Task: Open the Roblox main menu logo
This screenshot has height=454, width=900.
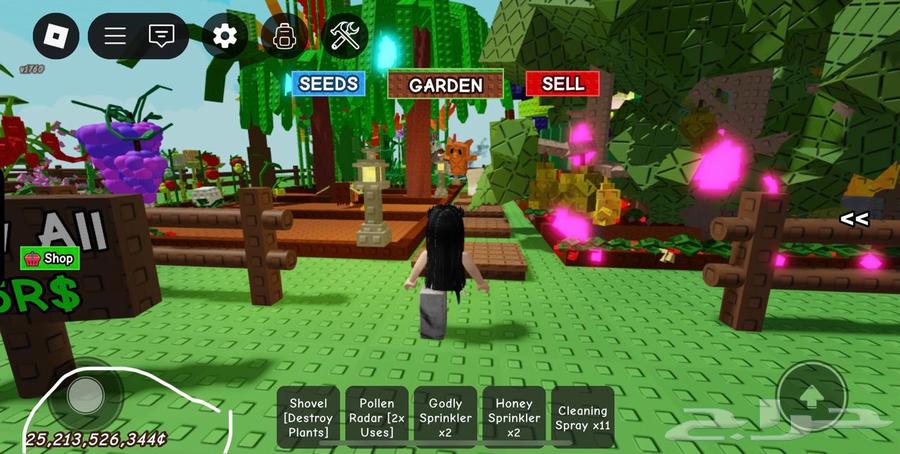Action: (56, 37)
